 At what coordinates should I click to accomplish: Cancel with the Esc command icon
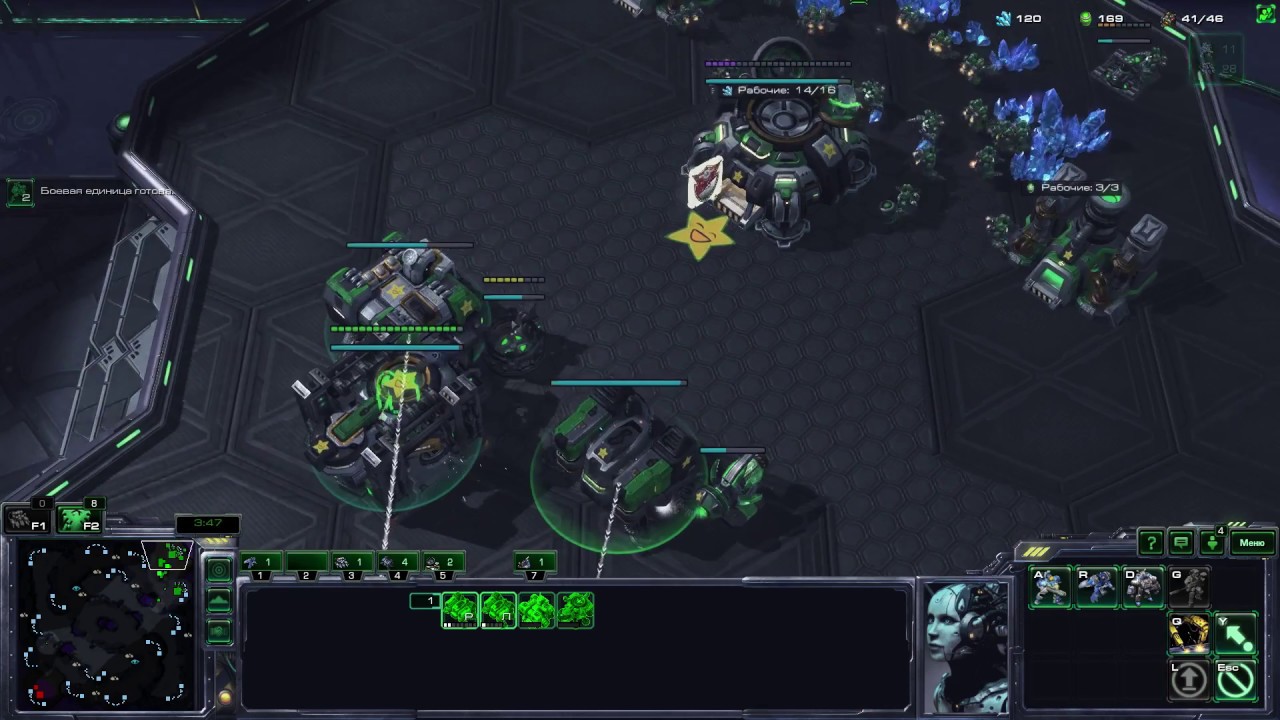point(1235,680)
